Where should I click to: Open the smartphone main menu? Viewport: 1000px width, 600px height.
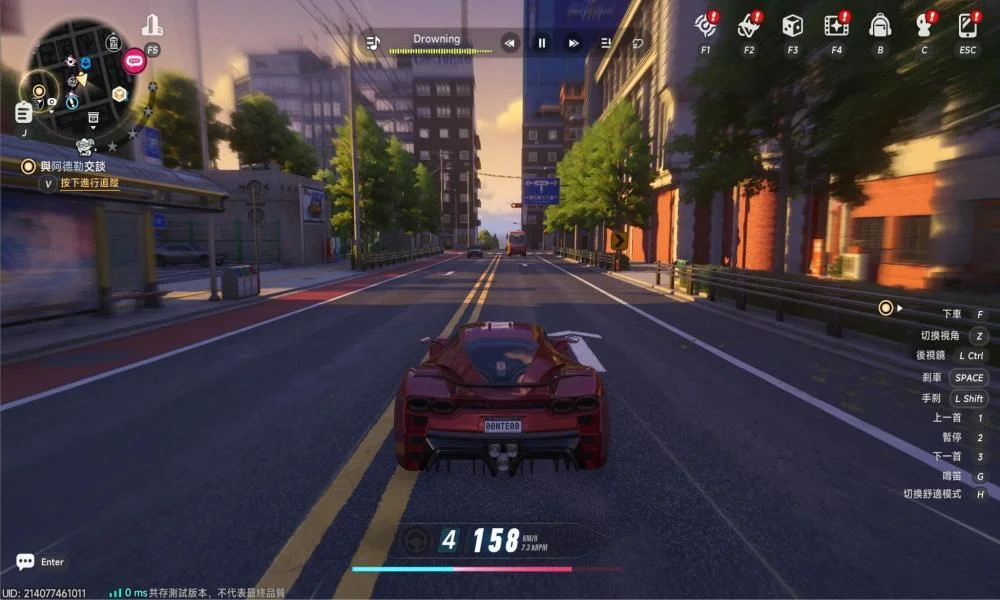(968, 26)
